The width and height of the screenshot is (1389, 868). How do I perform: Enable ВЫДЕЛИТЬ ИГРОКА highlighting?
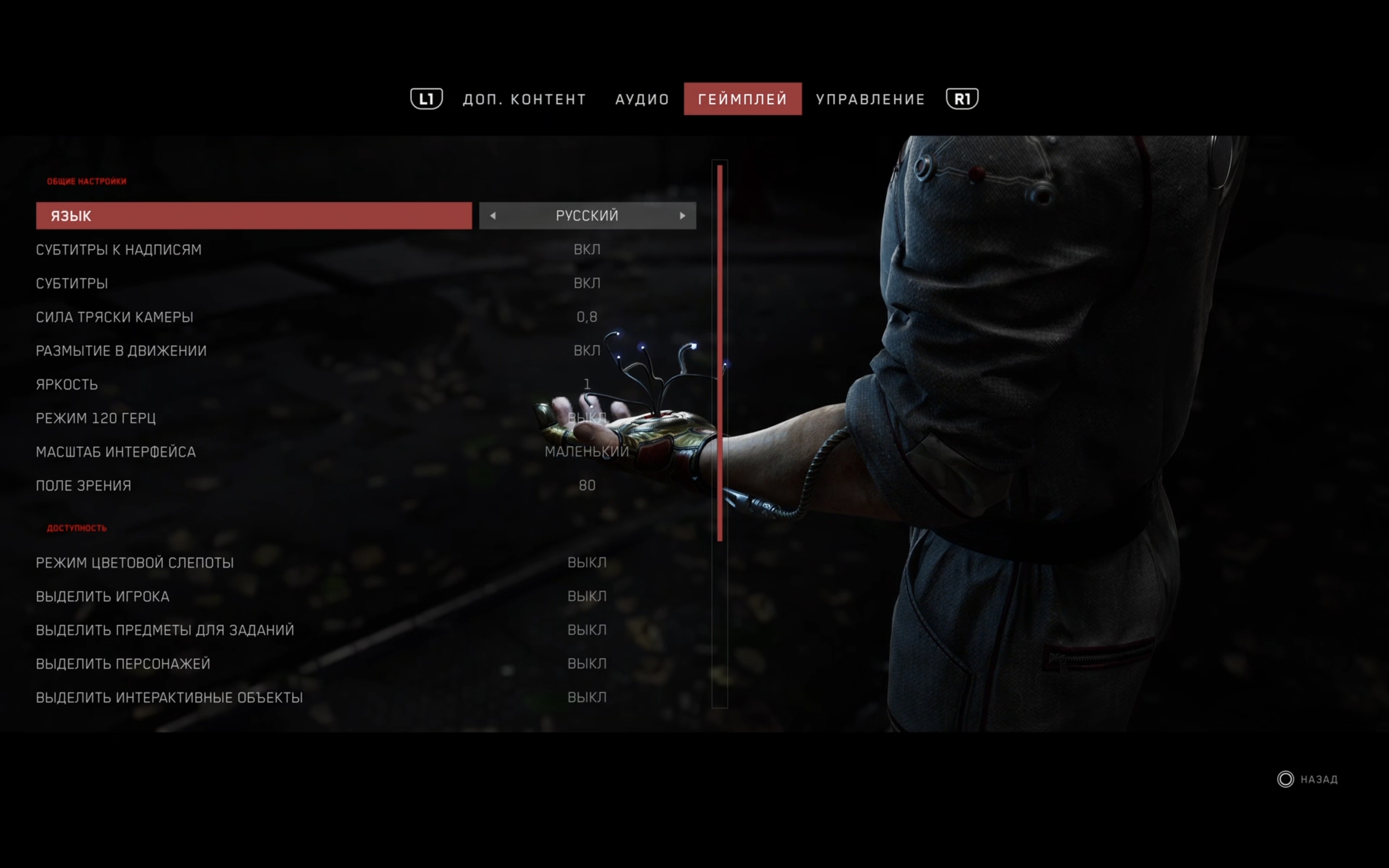587,596
